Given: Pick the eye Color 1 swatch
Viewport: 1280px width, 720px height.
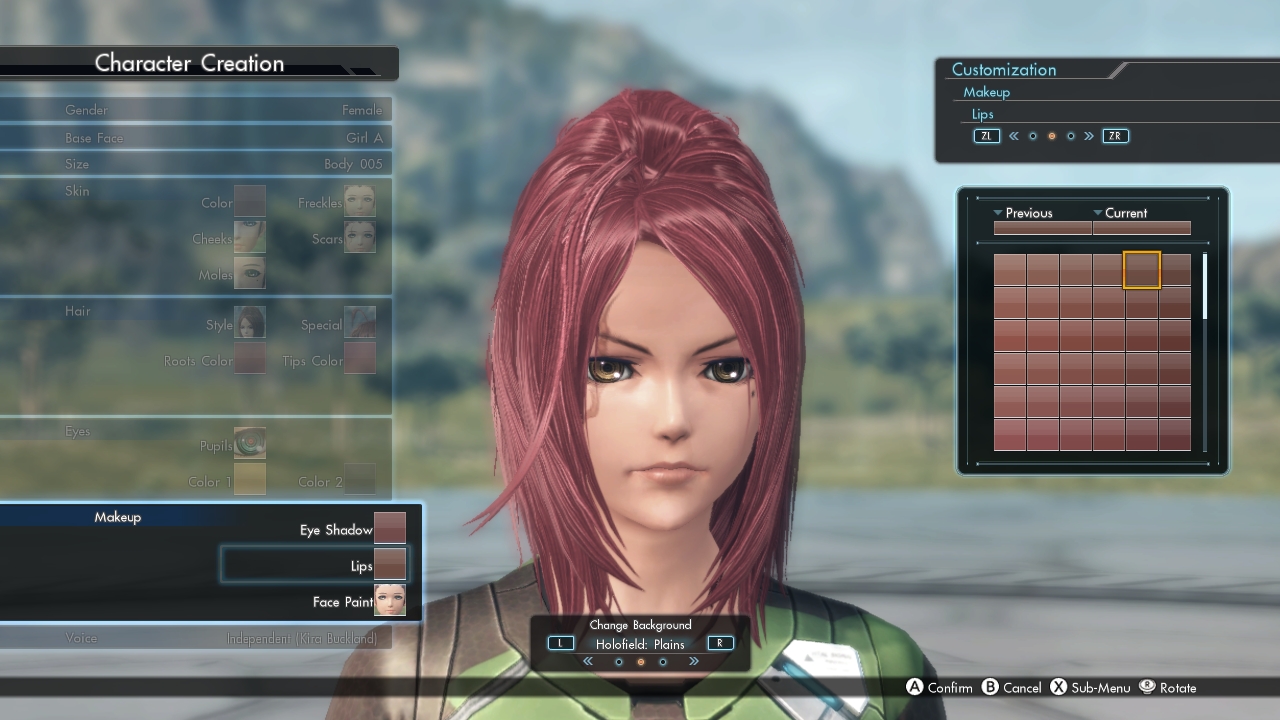Looking at the screenshot, I should [x=250, y=479].
